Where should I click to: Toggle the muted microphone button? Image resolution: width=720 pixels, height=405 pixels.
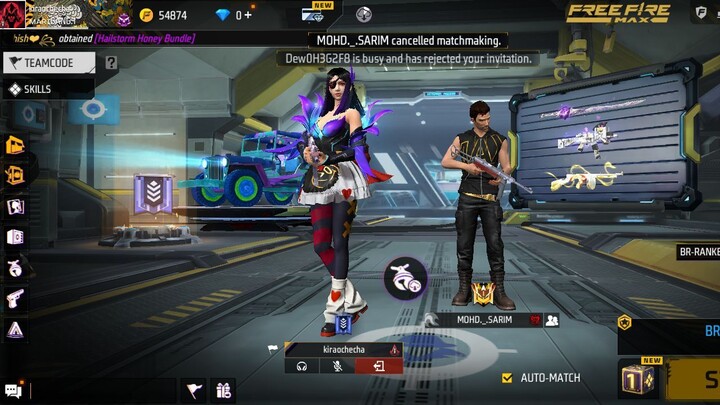point(339,366)
